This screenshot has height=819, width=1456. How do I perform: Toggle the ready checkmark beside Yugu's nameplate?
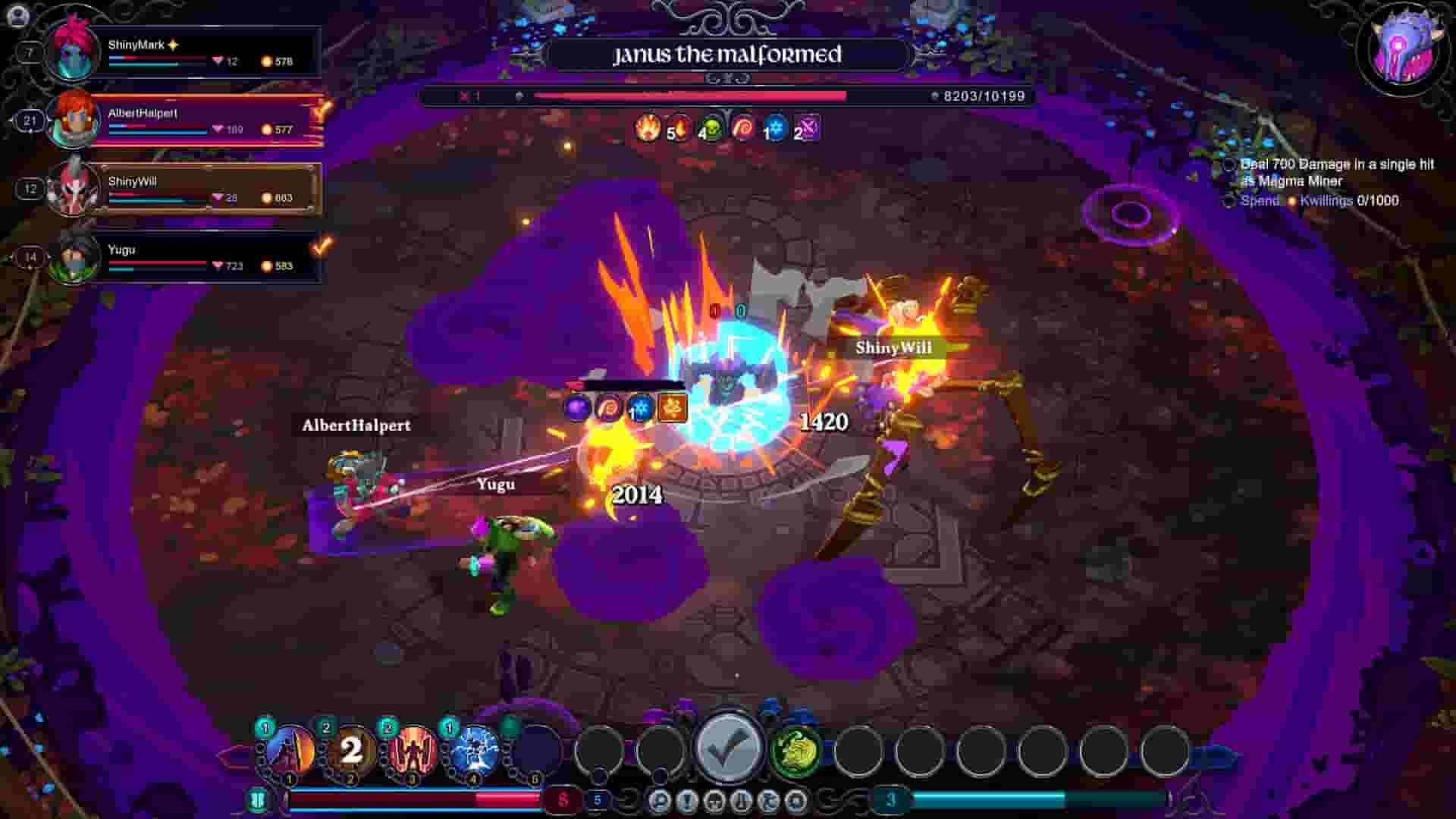pos(318,243)
